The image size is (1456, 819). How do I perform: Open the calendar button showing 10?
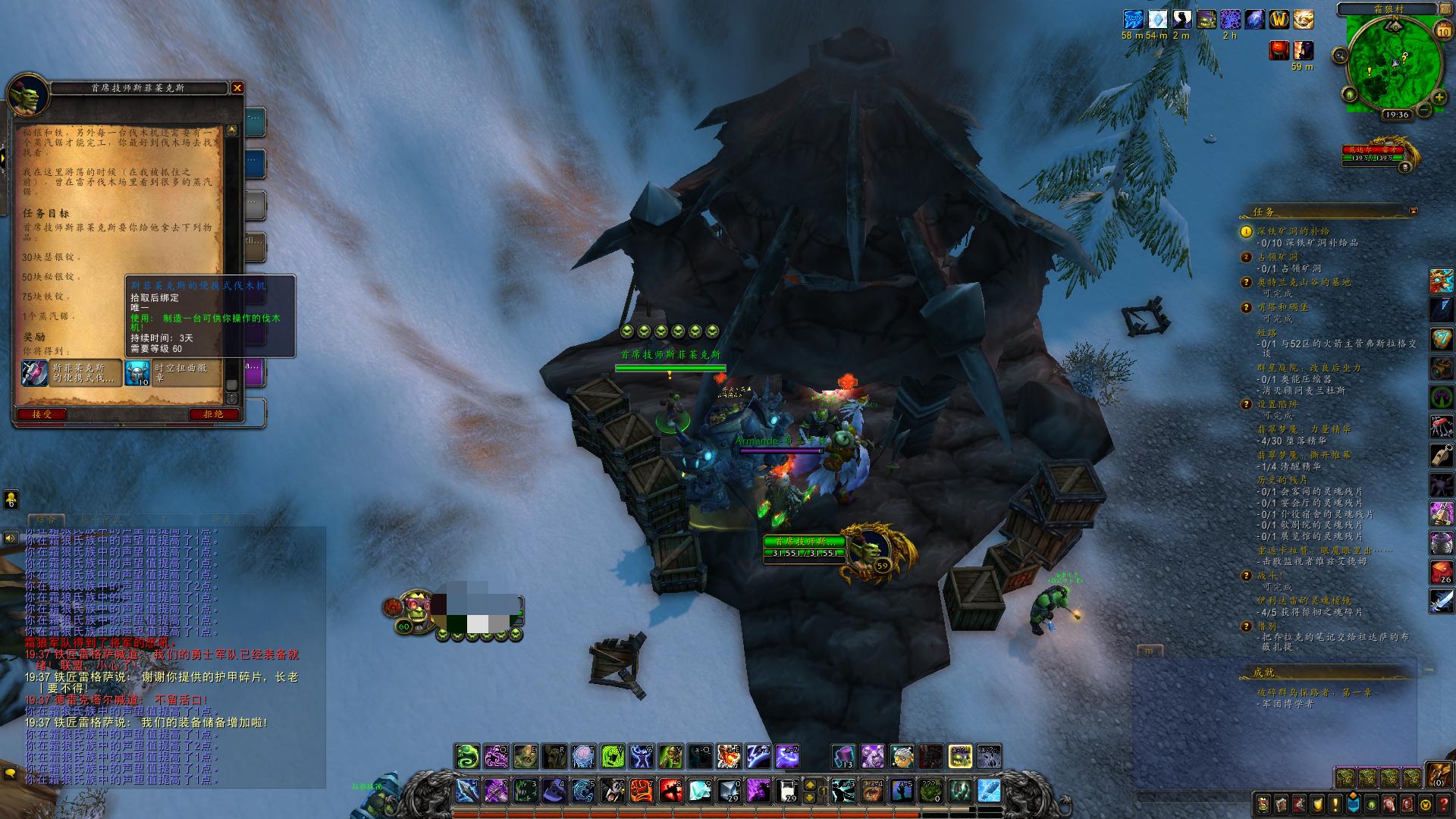[1443, 30]
